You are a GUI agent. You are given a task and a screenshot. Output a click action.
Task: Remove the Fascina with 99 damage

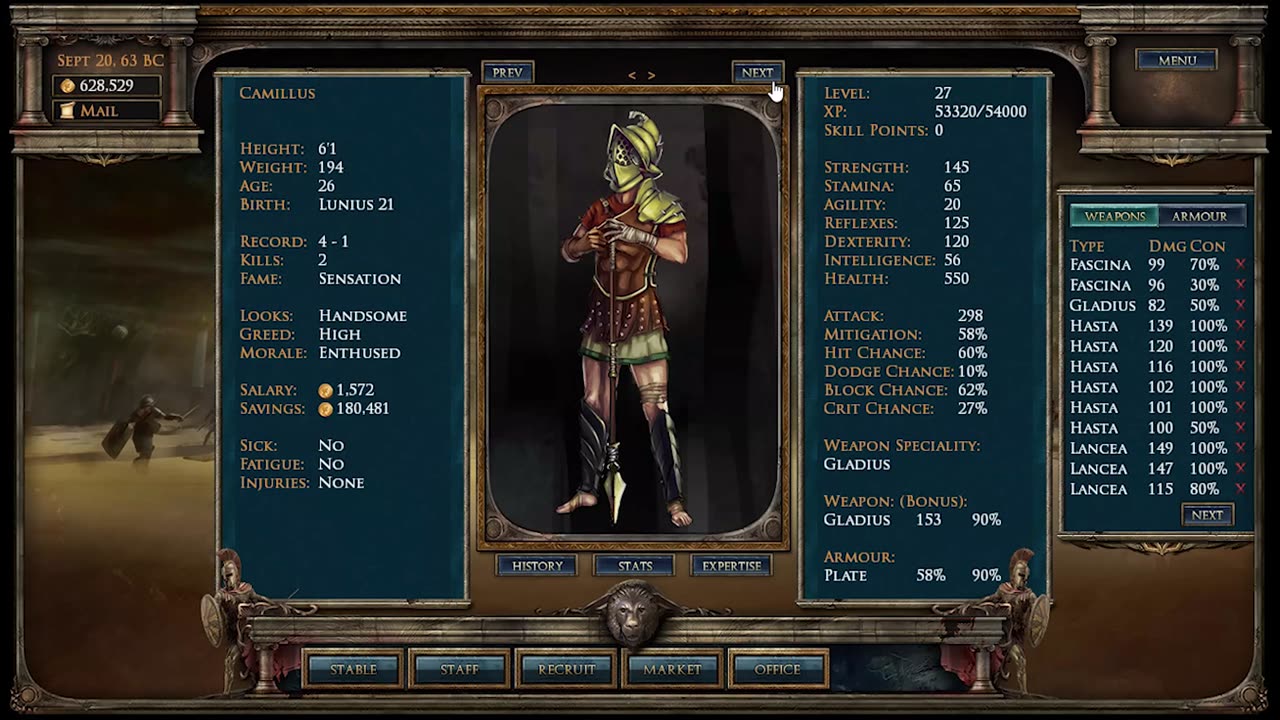click(x=1240, y=265)
